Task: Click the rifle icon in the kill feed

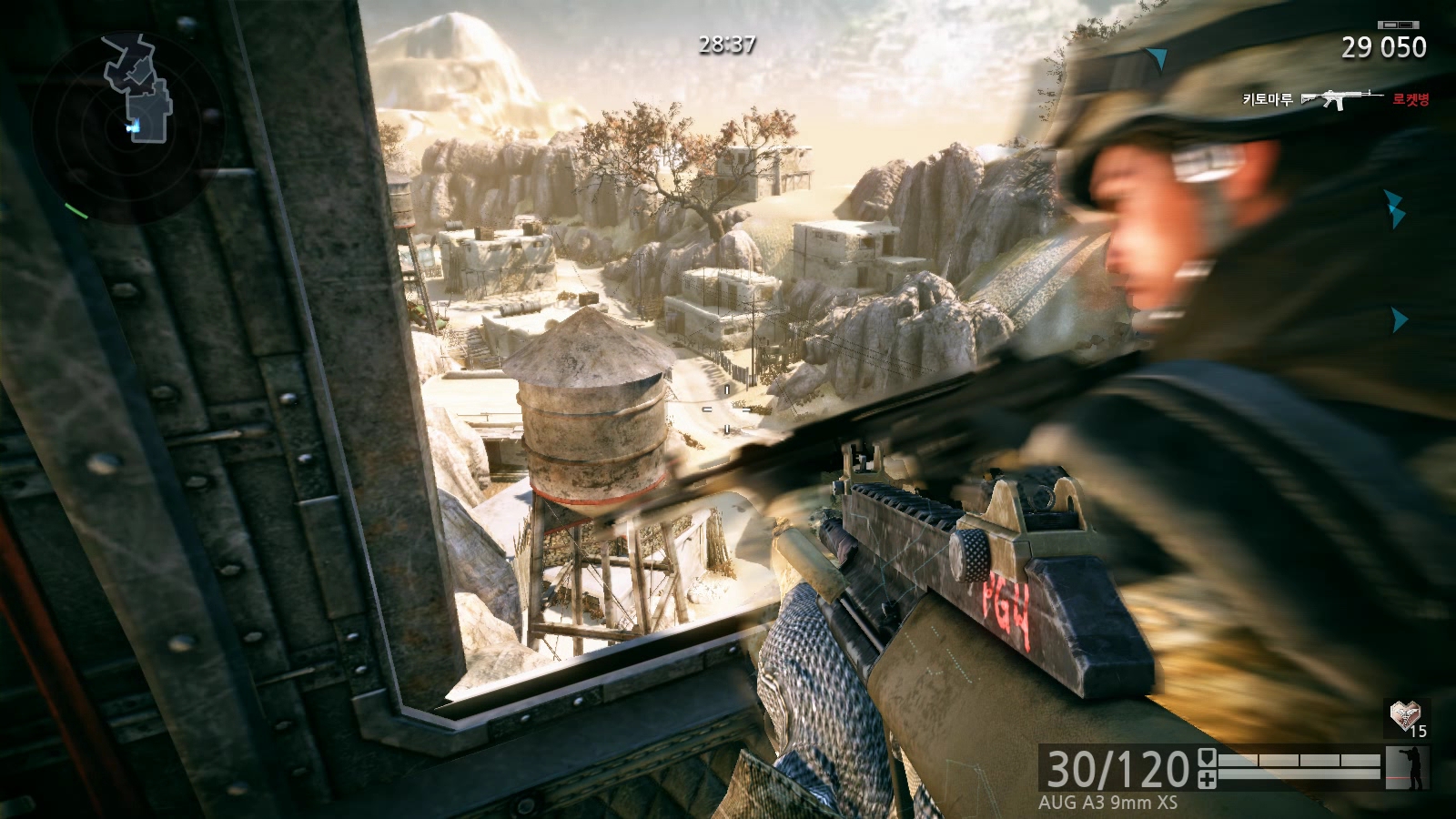Action: click(x=1340, y=98)
